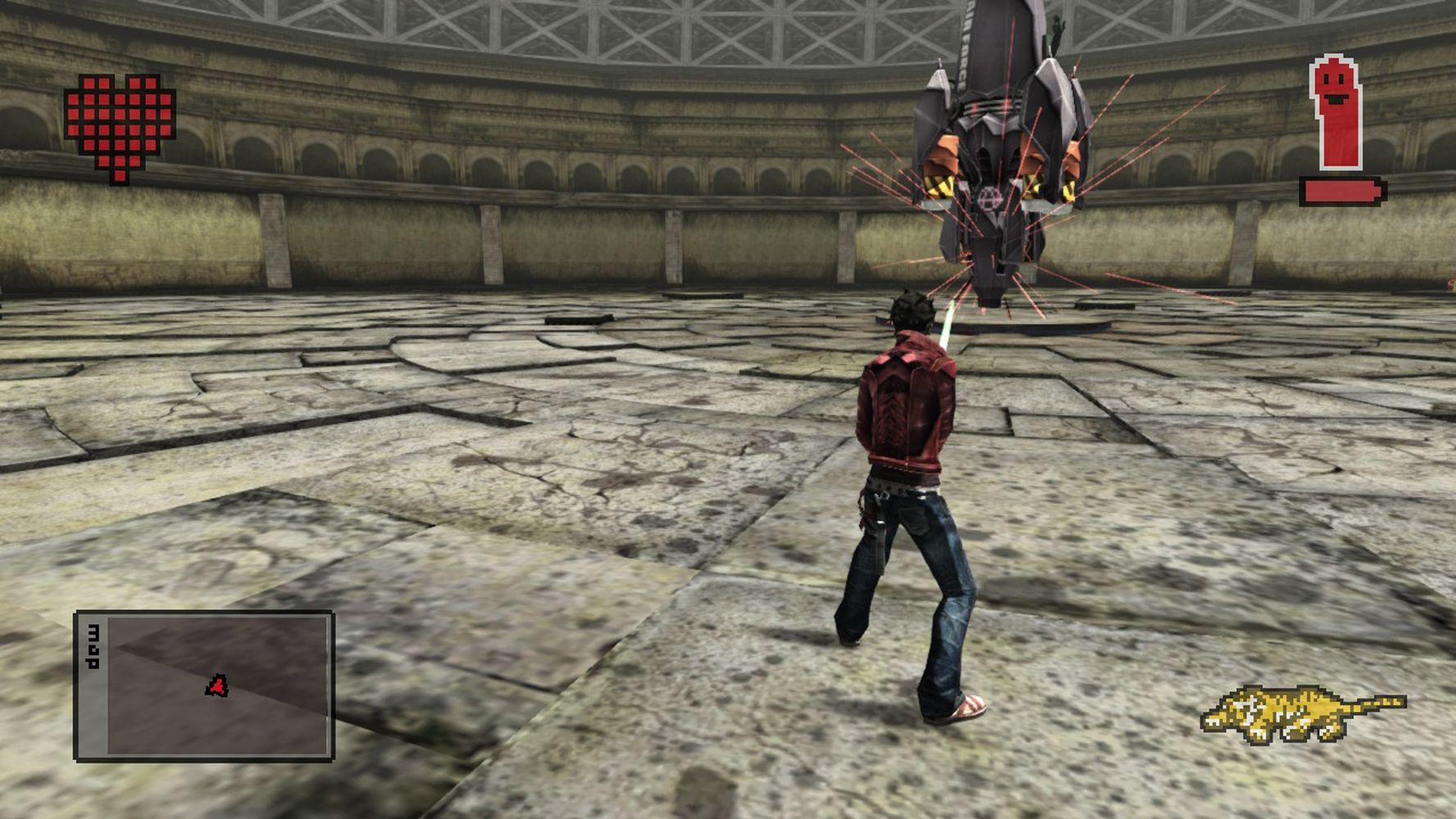Select the red beam katana character icon

(1336, 111)
